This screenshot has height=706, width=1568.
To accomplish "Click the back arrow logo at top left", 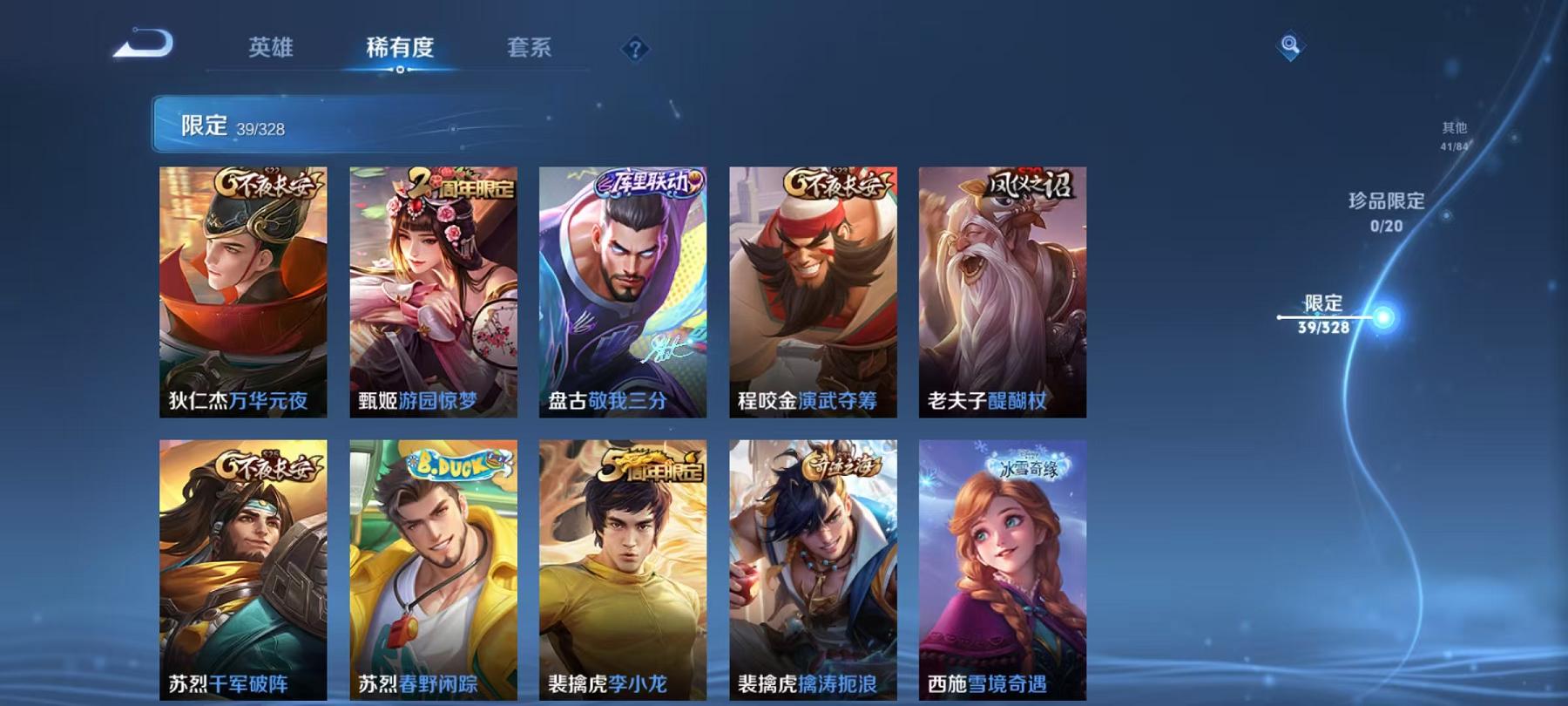I will pos(145,44).
